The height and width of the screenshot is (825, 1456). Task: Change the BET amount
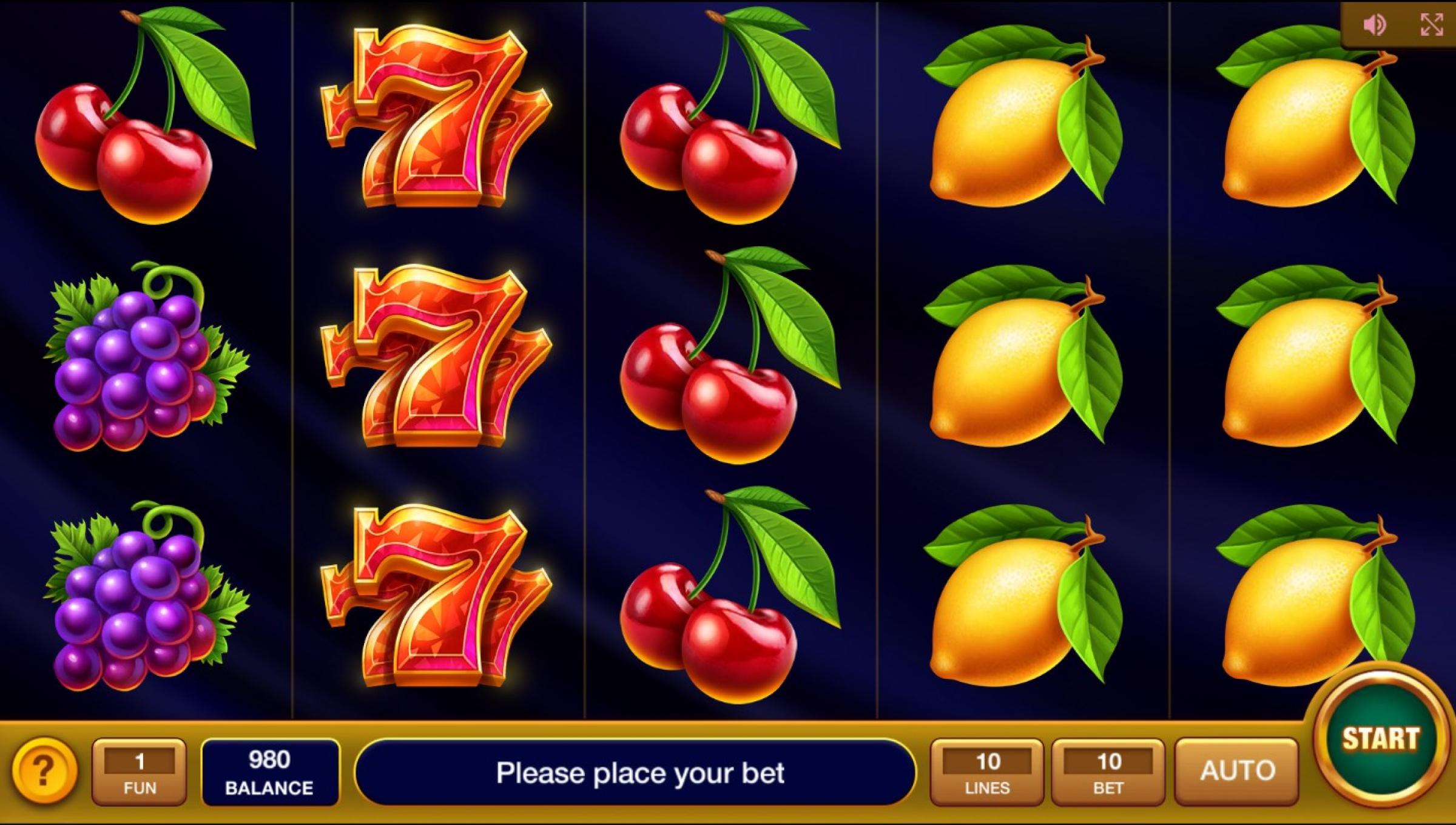1108,772
